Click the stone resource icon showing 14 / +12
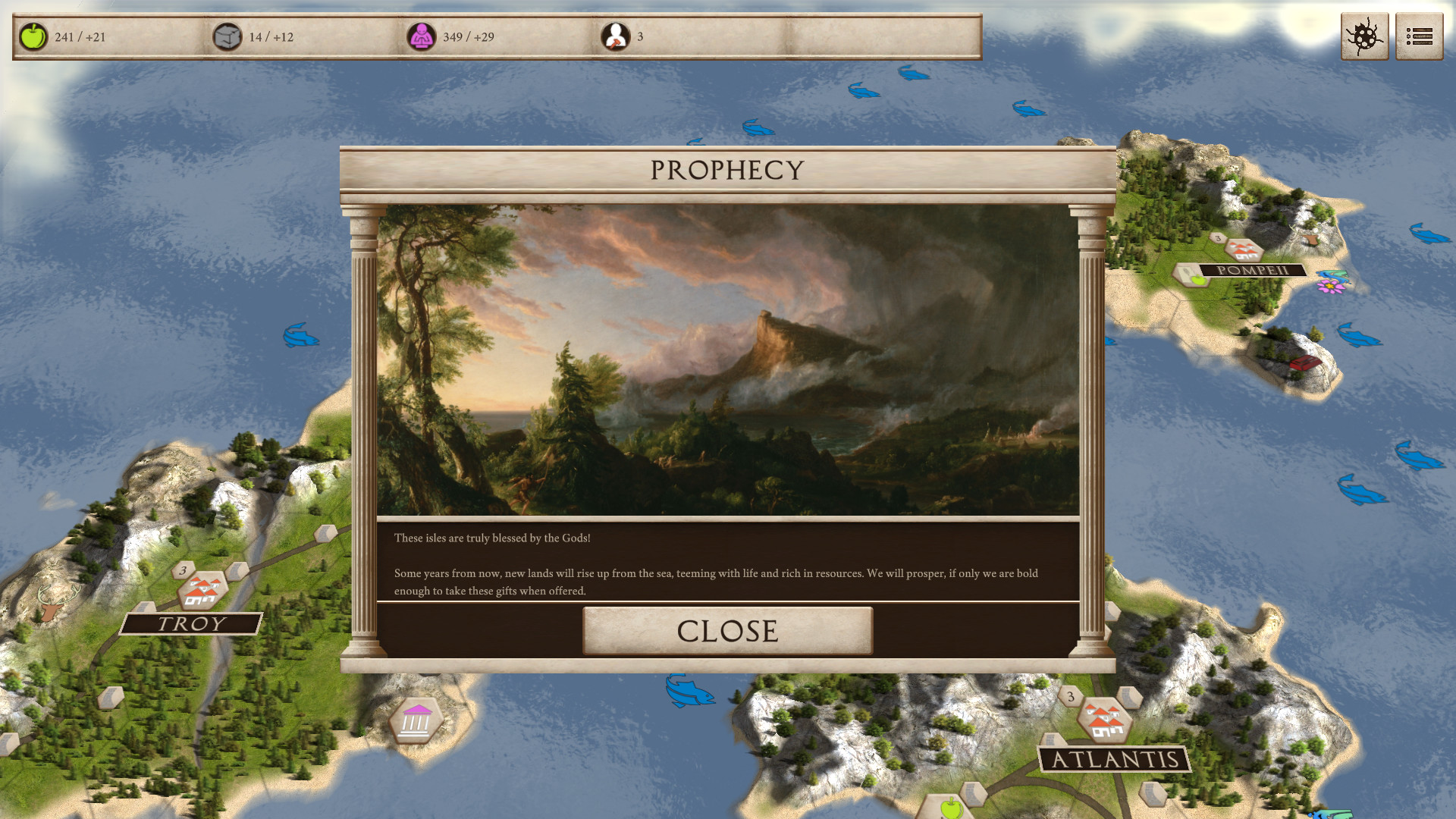 [226, 35]
